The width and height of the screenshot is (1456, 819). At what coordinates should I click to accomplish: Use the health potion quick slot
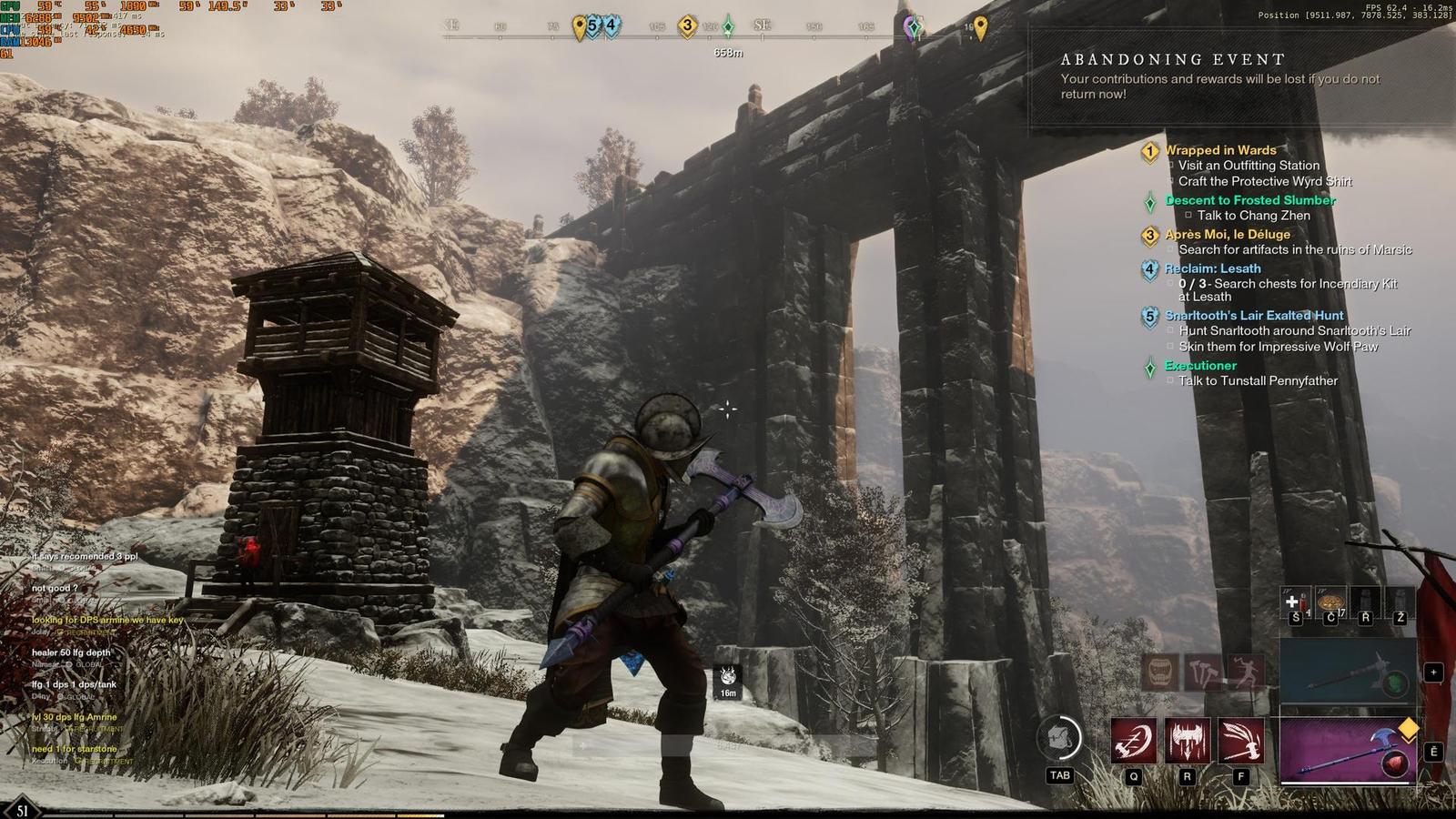pyautogui.click(x=1296, y=602)
